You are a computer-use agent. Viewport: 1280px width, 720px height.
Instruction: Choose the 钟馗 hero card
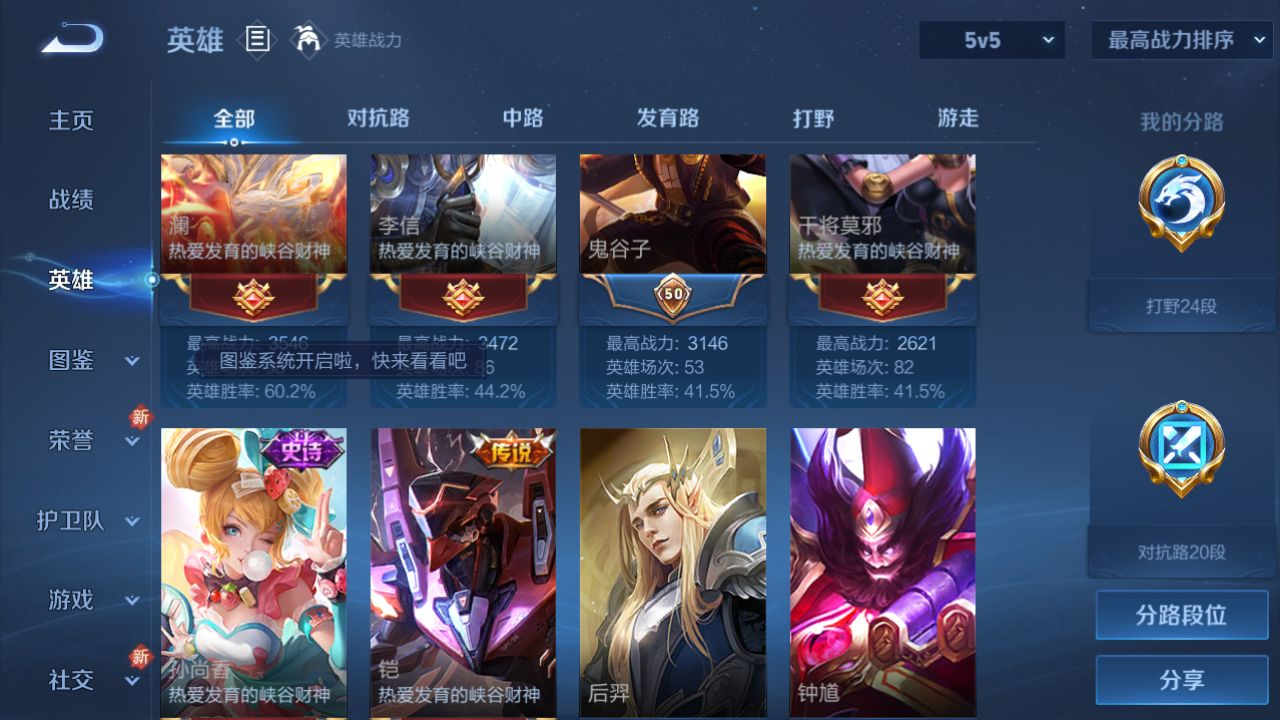coord(883,570)
